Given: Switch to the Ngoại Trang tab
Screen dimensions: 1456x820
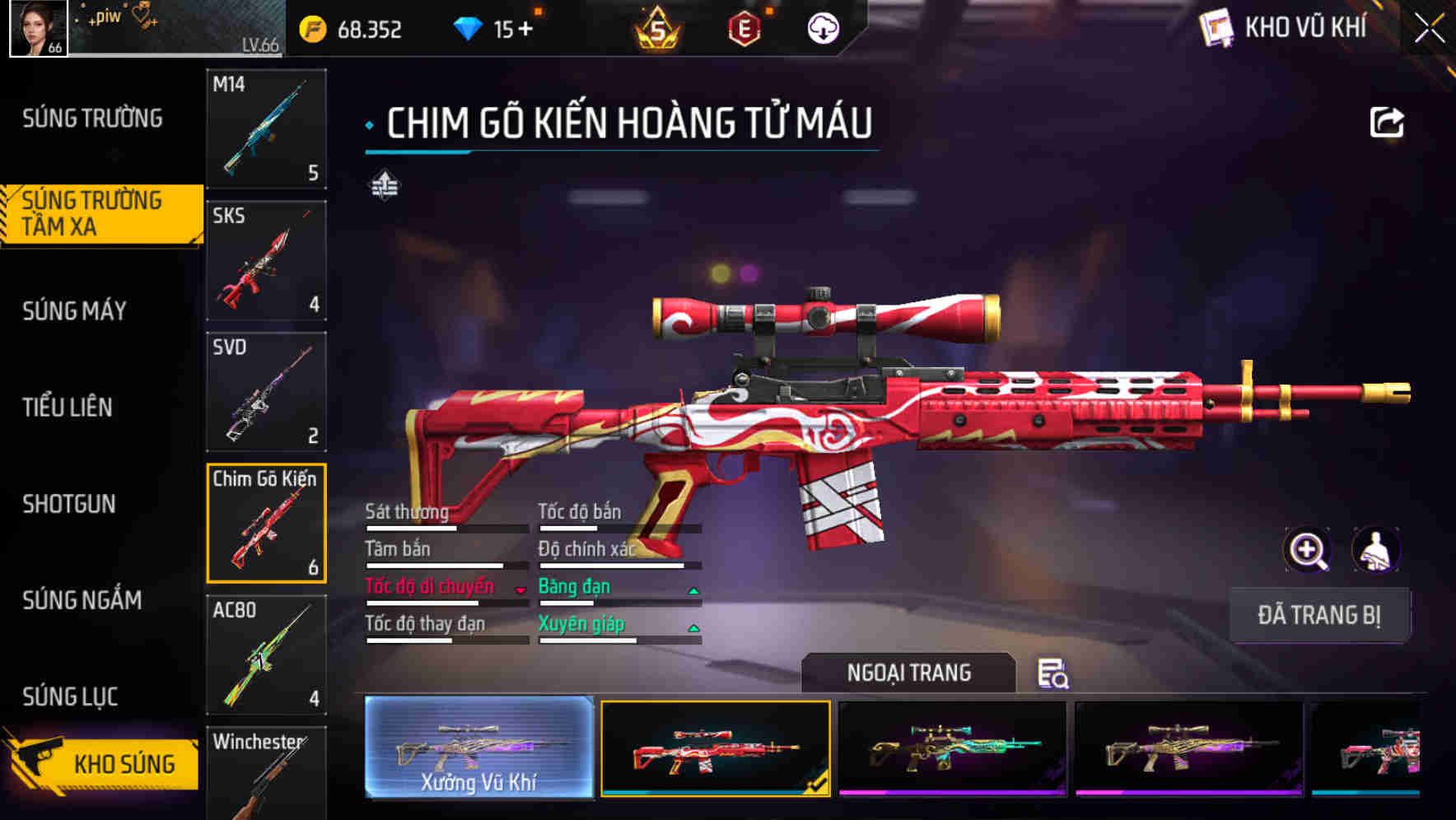Looking at the screenshot, I should (908, 673).
